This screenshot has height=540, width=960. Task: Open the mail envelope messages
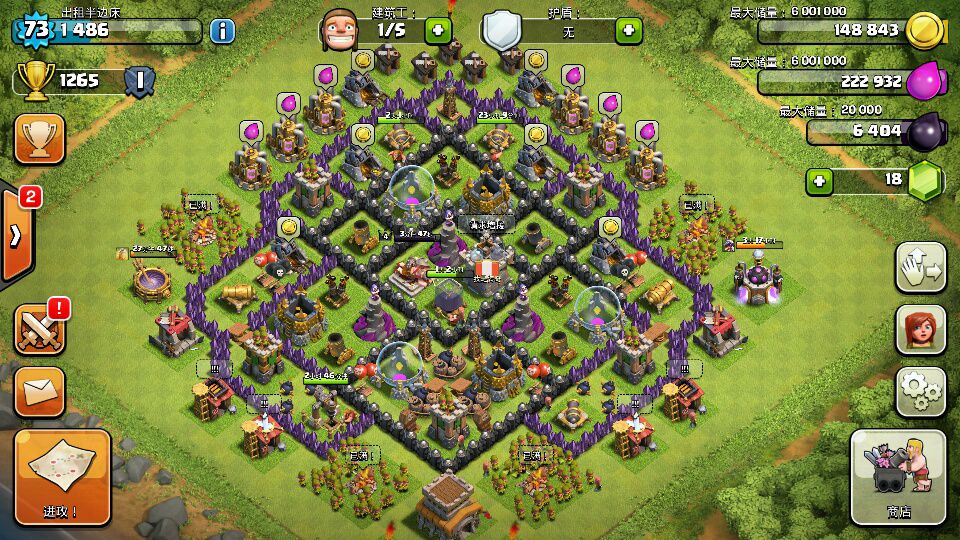coord(40,392)
